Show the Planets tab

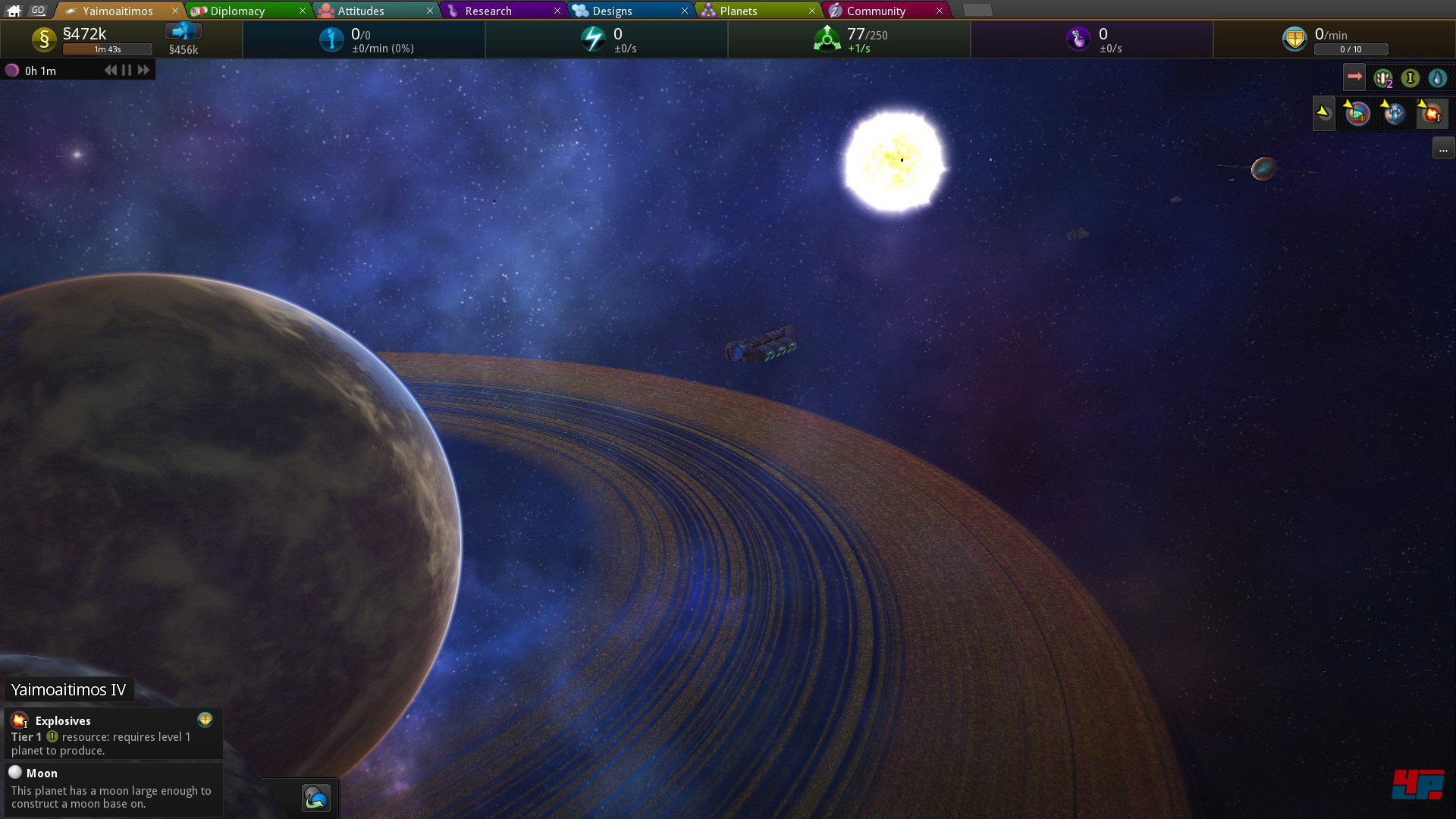click(x=738, y=11)
